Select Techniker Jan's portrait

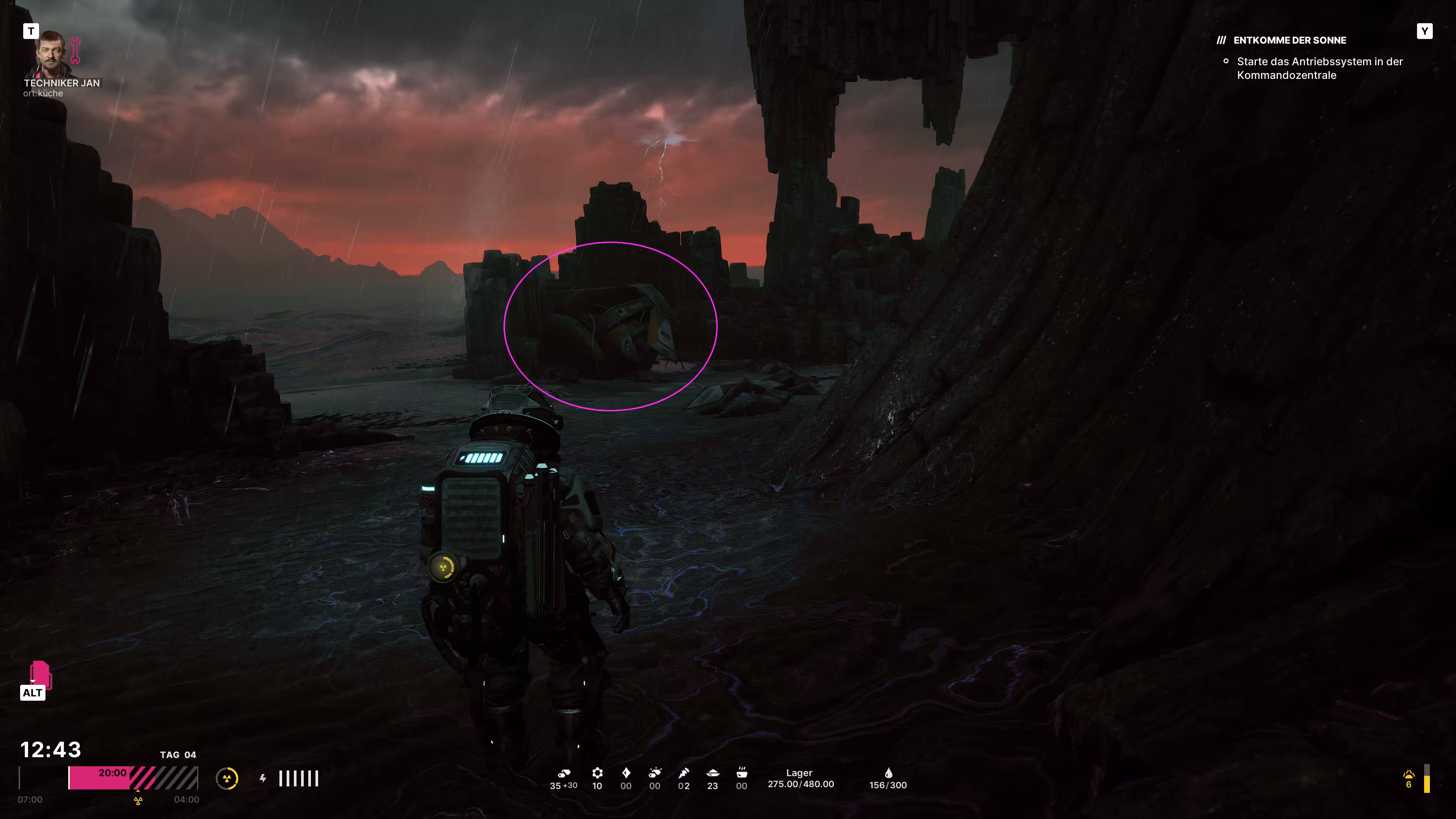point(52,55)
